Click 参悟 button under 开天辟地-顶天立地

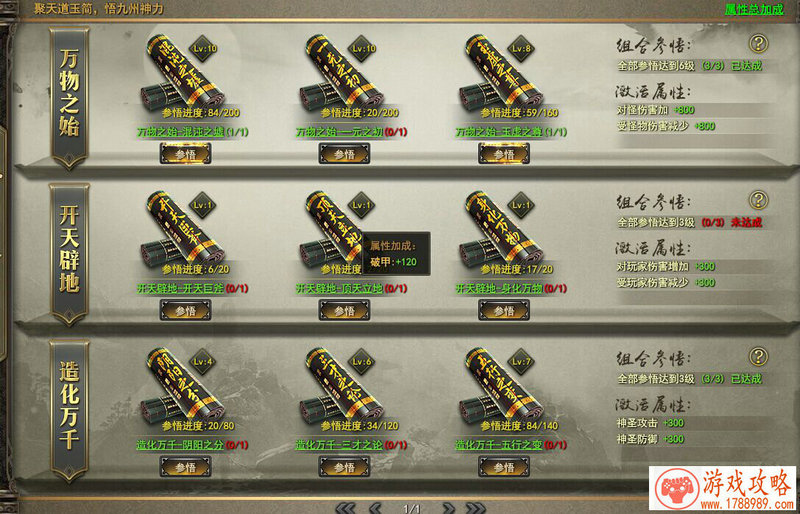[x=344, y=311]
